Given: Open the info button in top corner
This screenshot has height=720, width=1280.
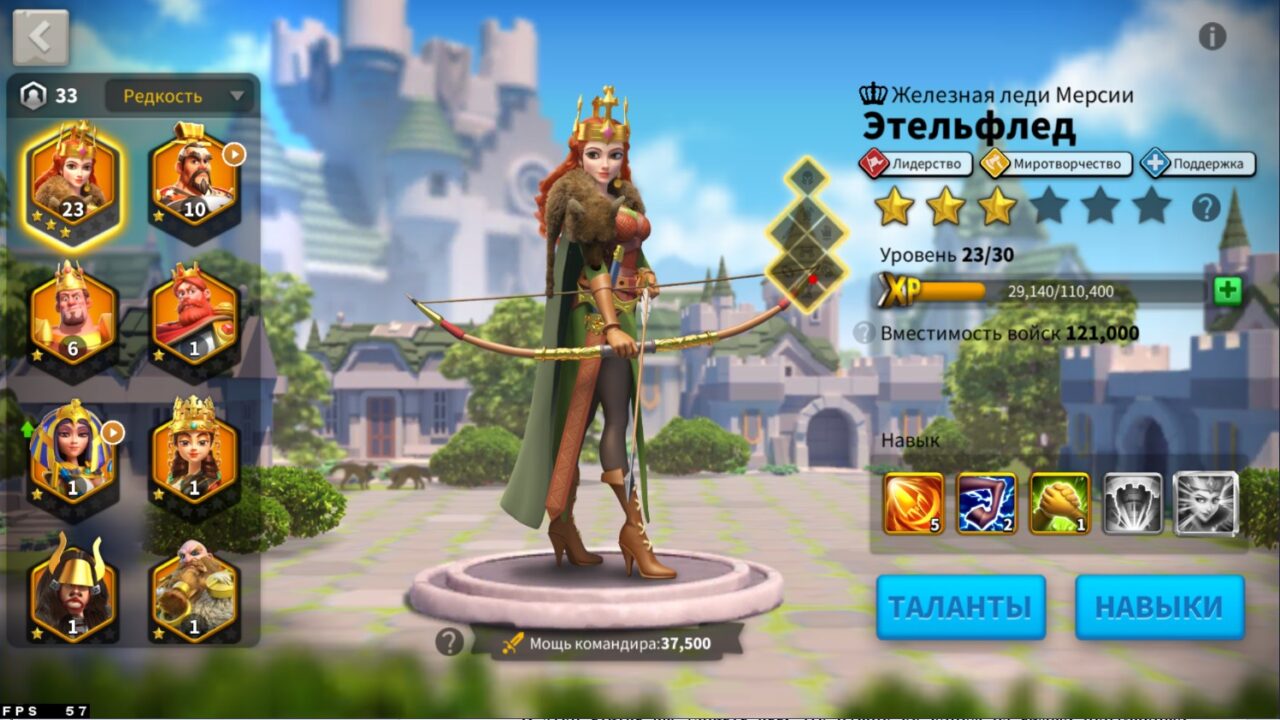Looking at the screenshot, I should coord(1212,37).
